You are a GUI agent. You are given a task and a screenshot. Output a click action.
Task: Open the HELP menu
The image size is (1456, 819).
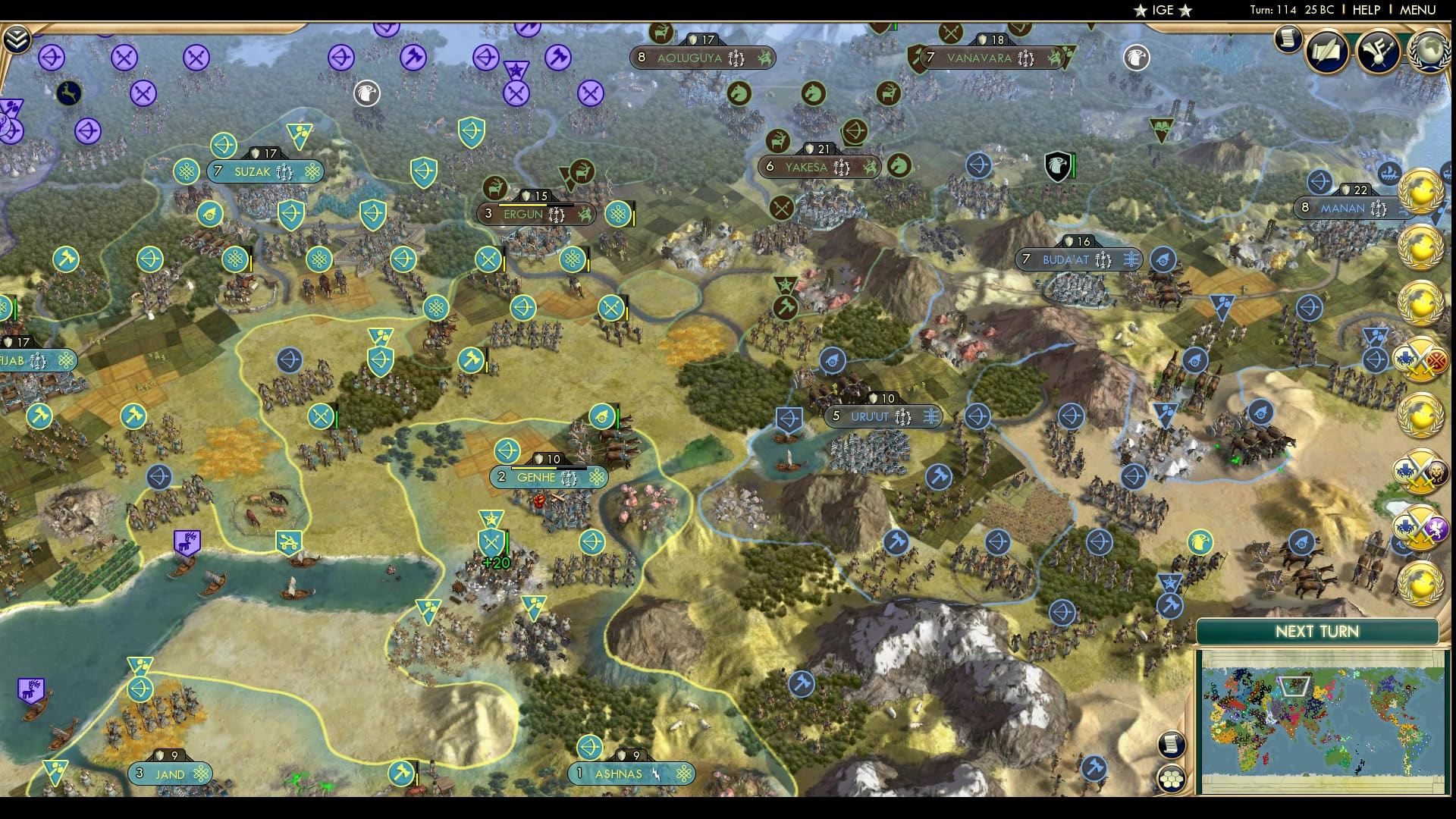(1366, 11)
